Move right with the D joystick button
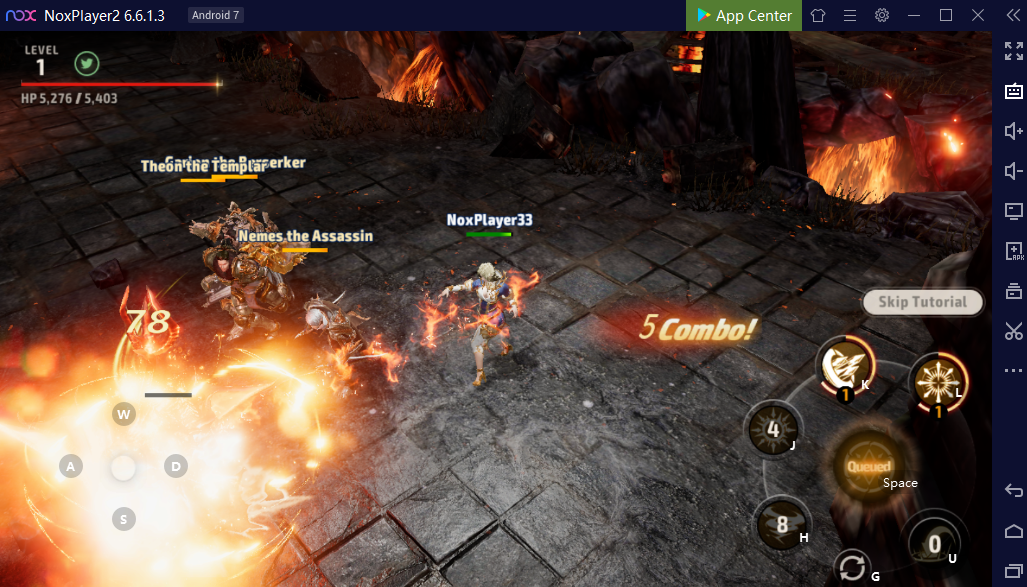Viewport: 1027px width, 587px height. tap(176, 466)
